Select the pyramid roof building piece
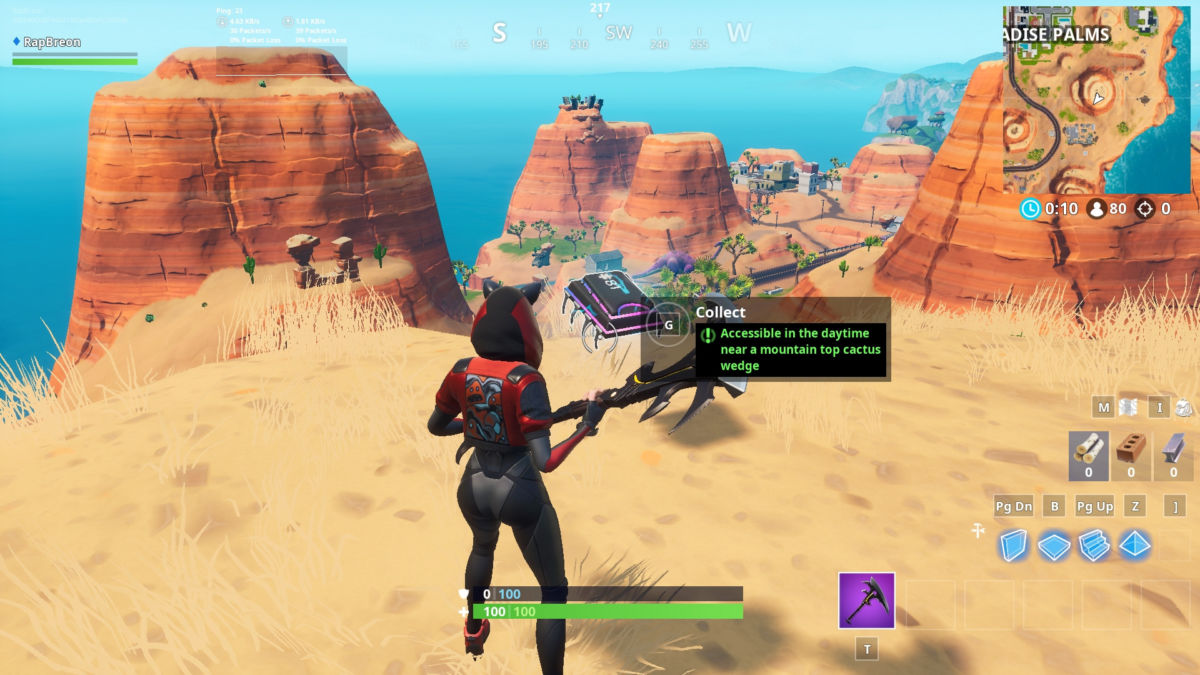 point(1135,545)
